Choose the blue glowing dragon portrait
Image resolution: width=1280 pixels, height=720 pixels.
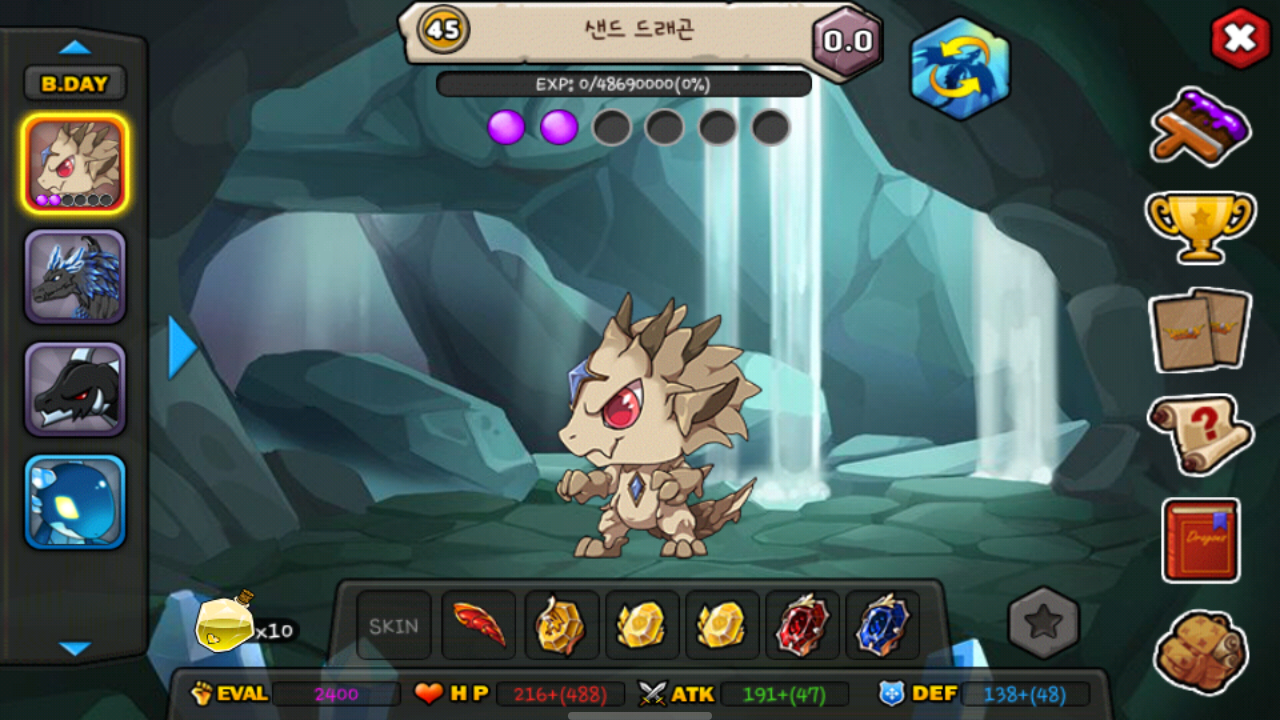click(75, 502)
